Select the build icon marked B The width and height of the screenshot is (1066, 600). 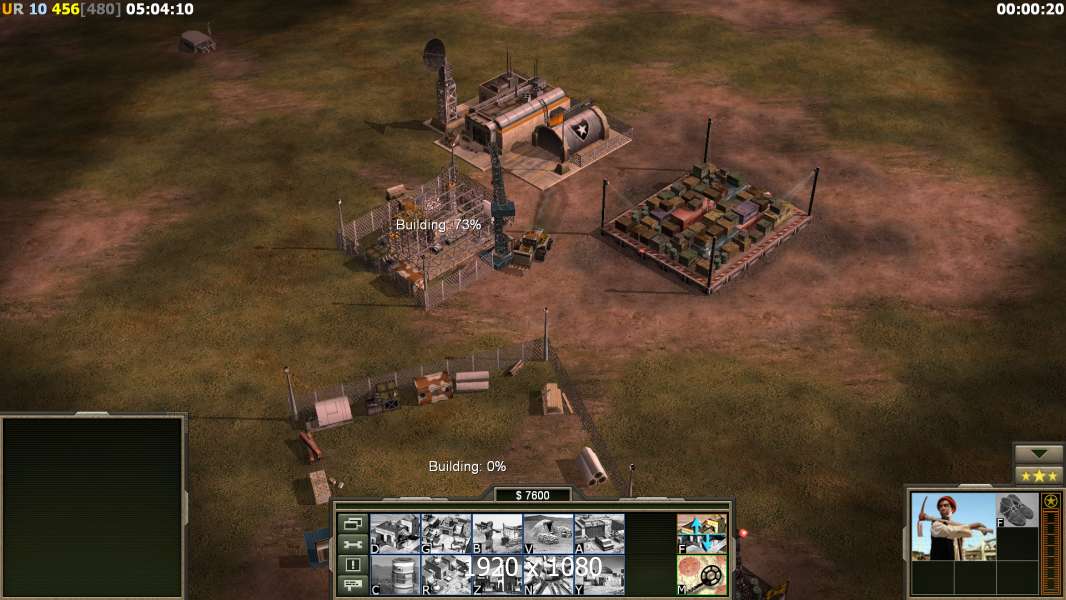[x=497, y=533]
